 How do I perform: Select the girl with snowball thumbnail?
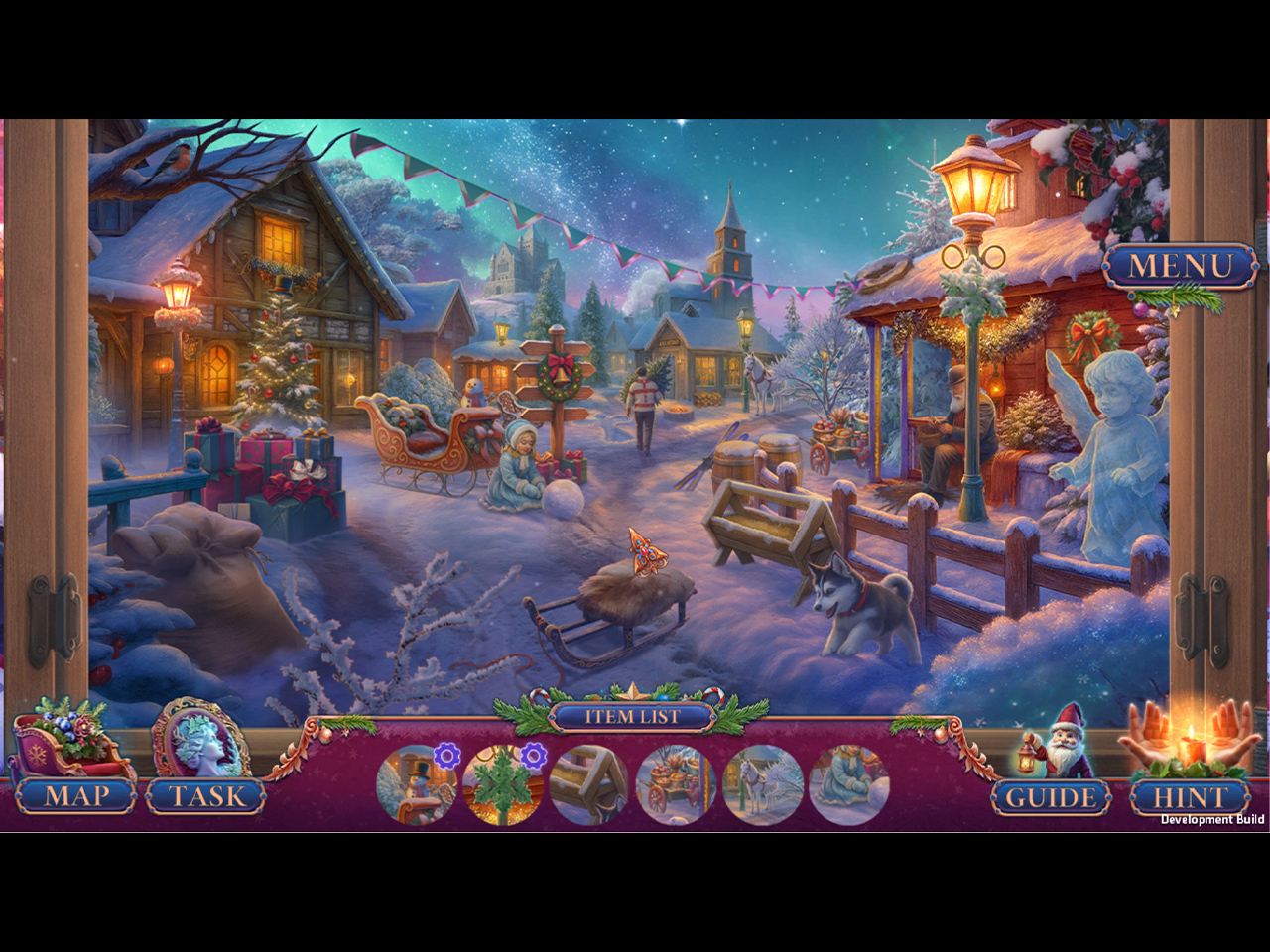848,785
